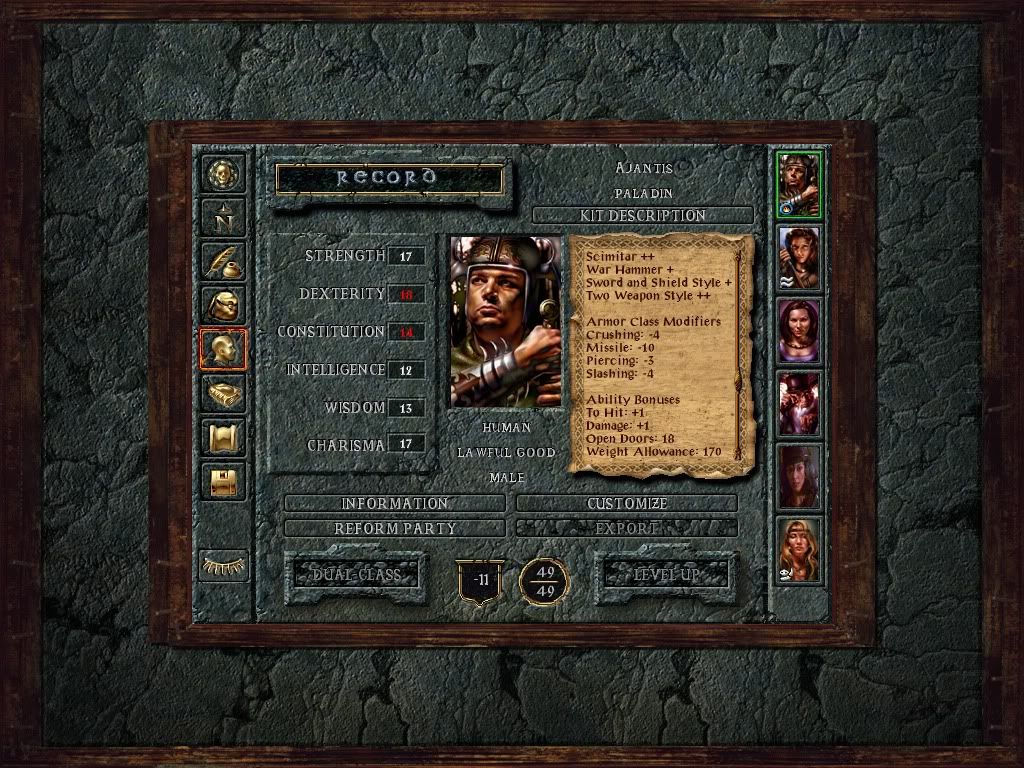Choose the Customize button

click(x=626, y=503)
